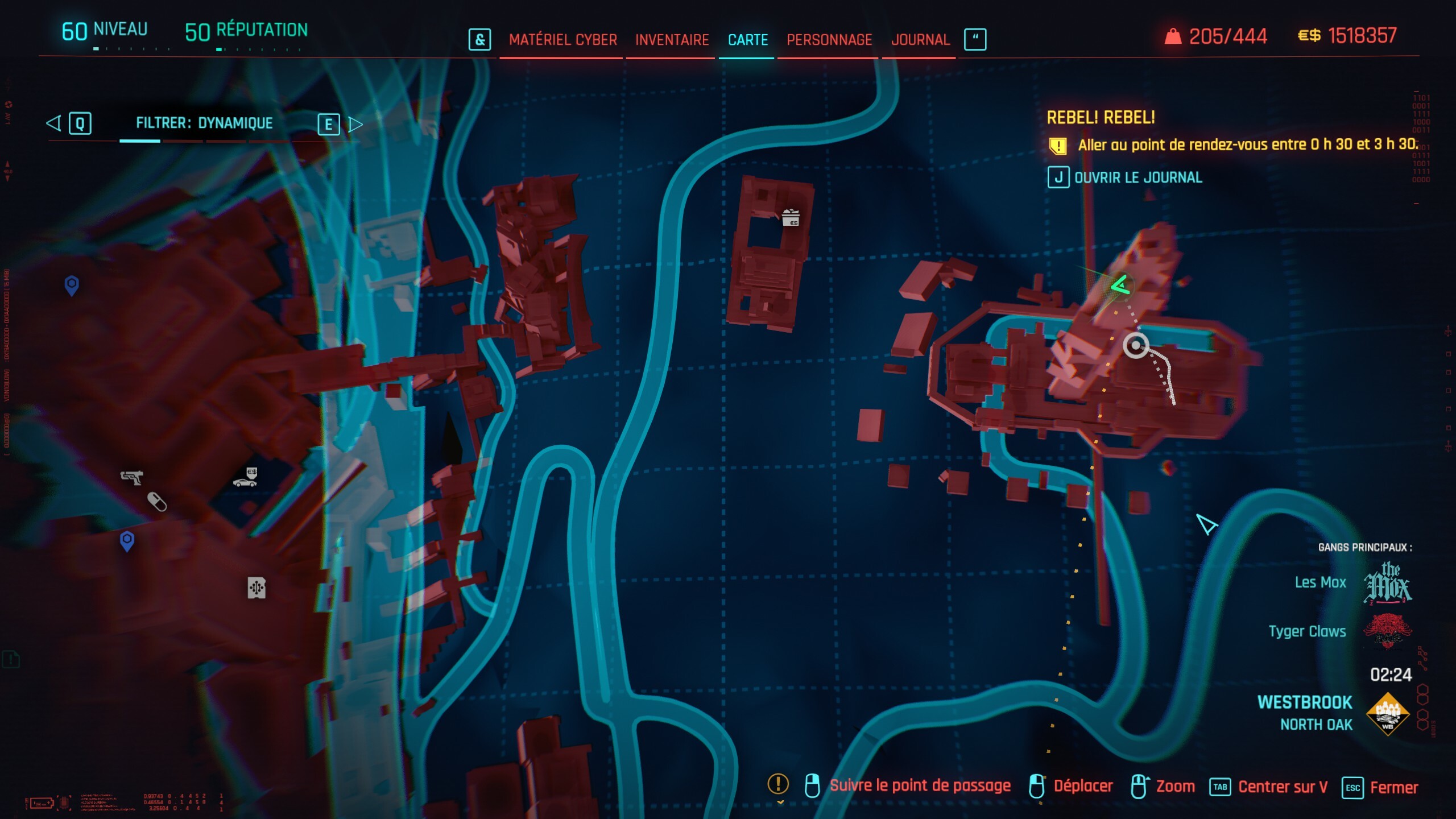Select the pill medical shop marker
The image size is (1456, 819).
[x=157, y=502]
